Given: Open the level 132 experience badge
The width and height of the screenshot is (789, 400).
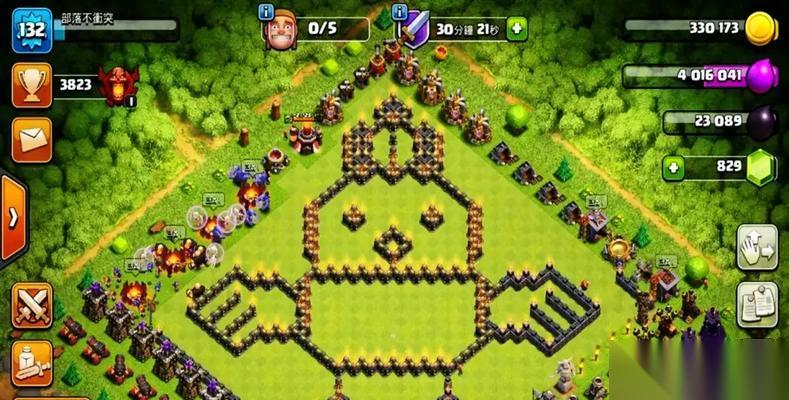Looking at the screenshot, I should [31, 29].
